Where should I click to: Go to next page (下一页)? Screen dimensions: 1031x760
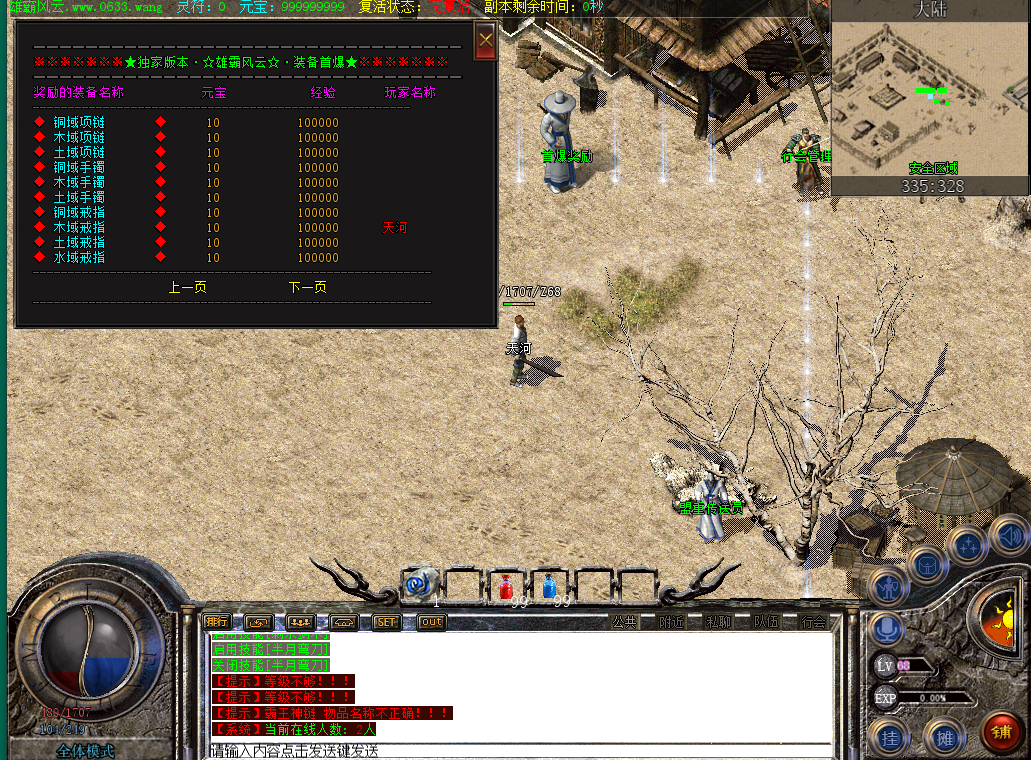pos(308,287)
